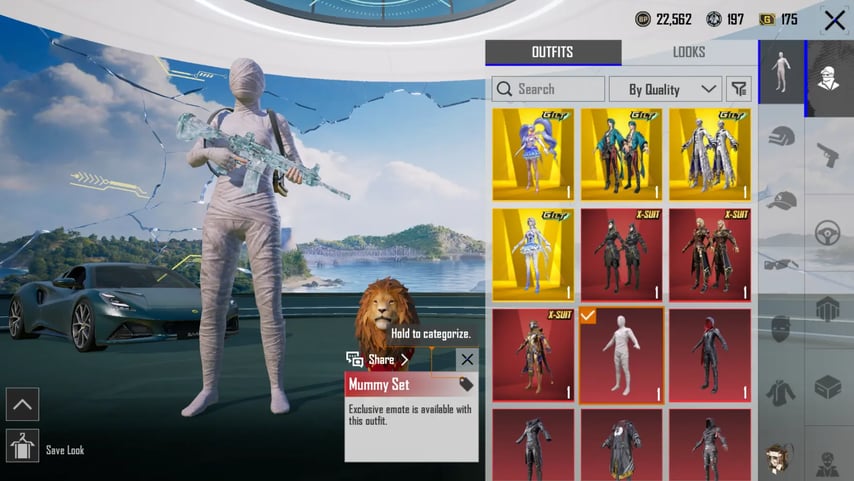Screen dimensions: 854x481
Task: Open the pistol weapon skins category
Action: [x=828, y=154]
